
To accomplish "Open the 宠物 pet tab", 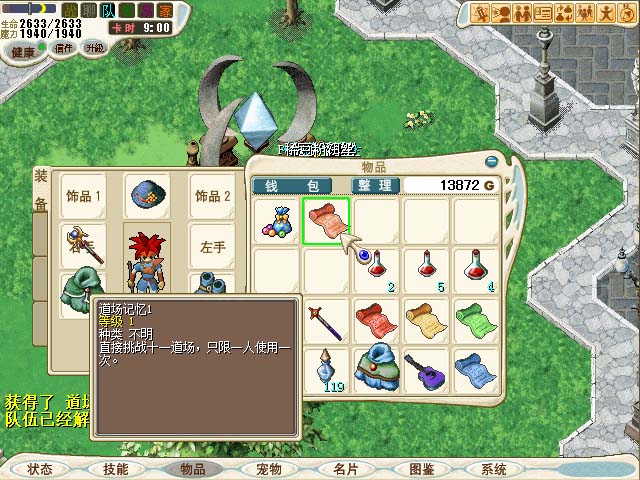I will pyautogui.click(x=269, y=469).
